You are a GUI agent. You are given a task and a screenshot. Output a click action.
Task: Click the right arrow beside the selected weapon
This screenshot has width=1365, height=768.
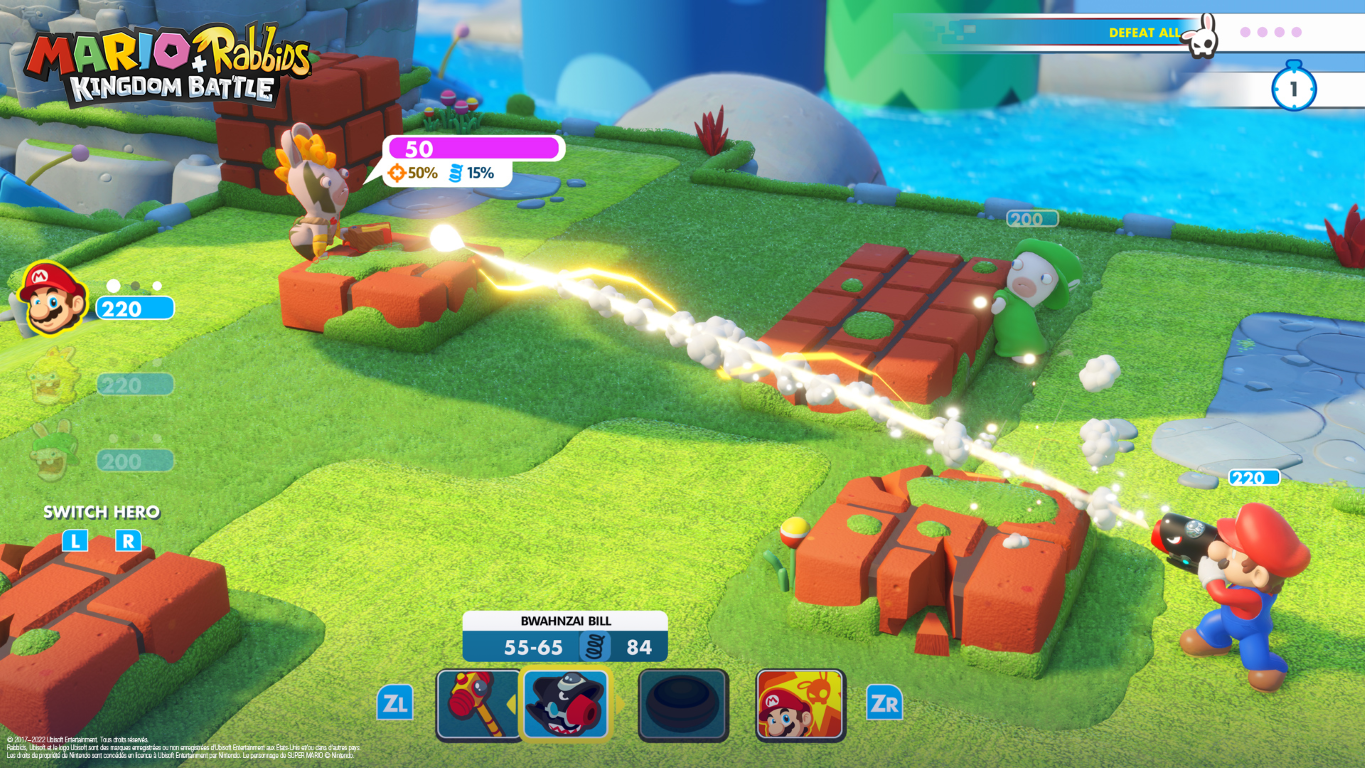pyautogui.click(x=622, y=703)
